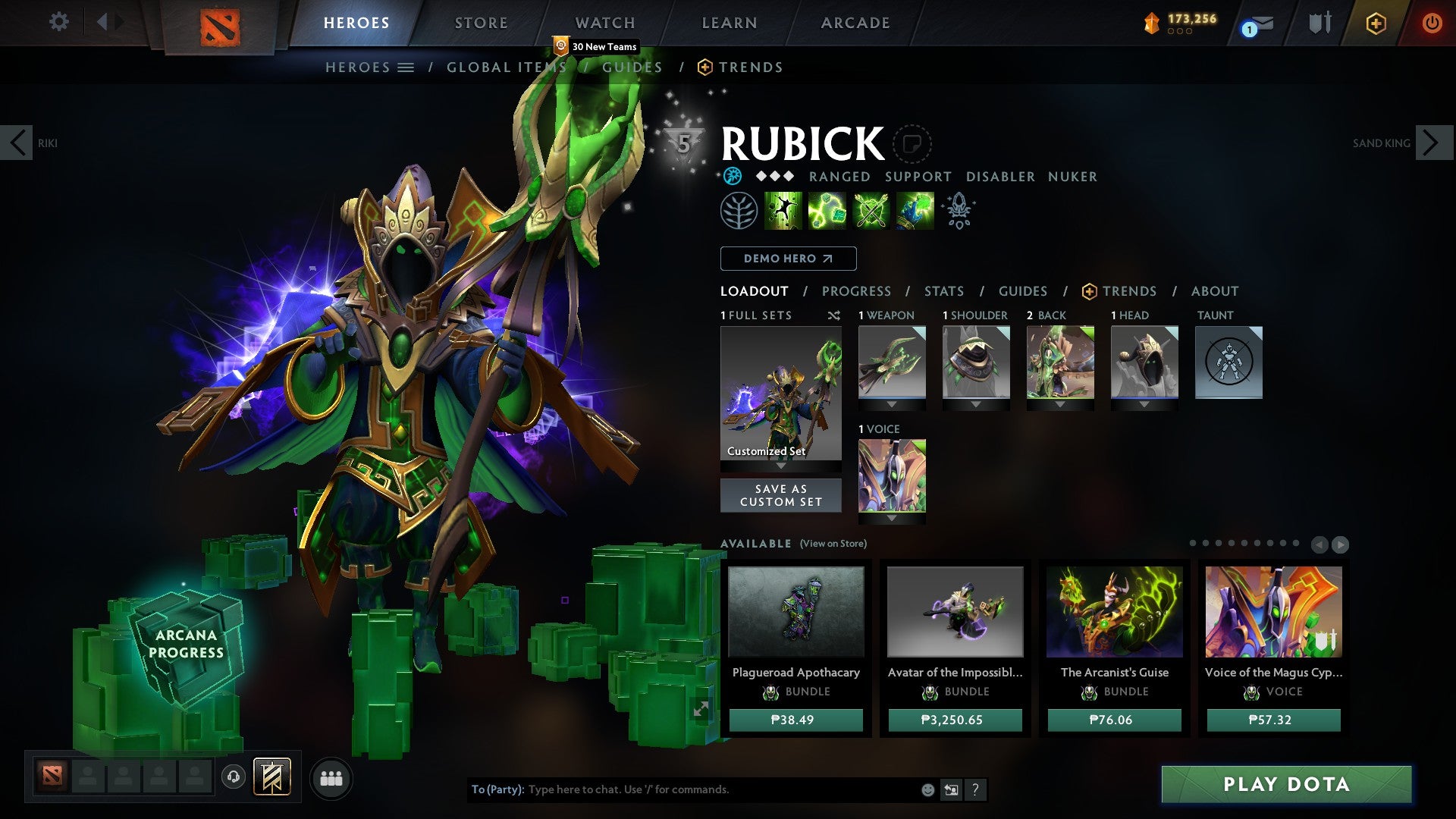Expand the 2 BACK item dropdown arrow
Viewport: 1456px width, 819px height.
[x=1060, y=403]
